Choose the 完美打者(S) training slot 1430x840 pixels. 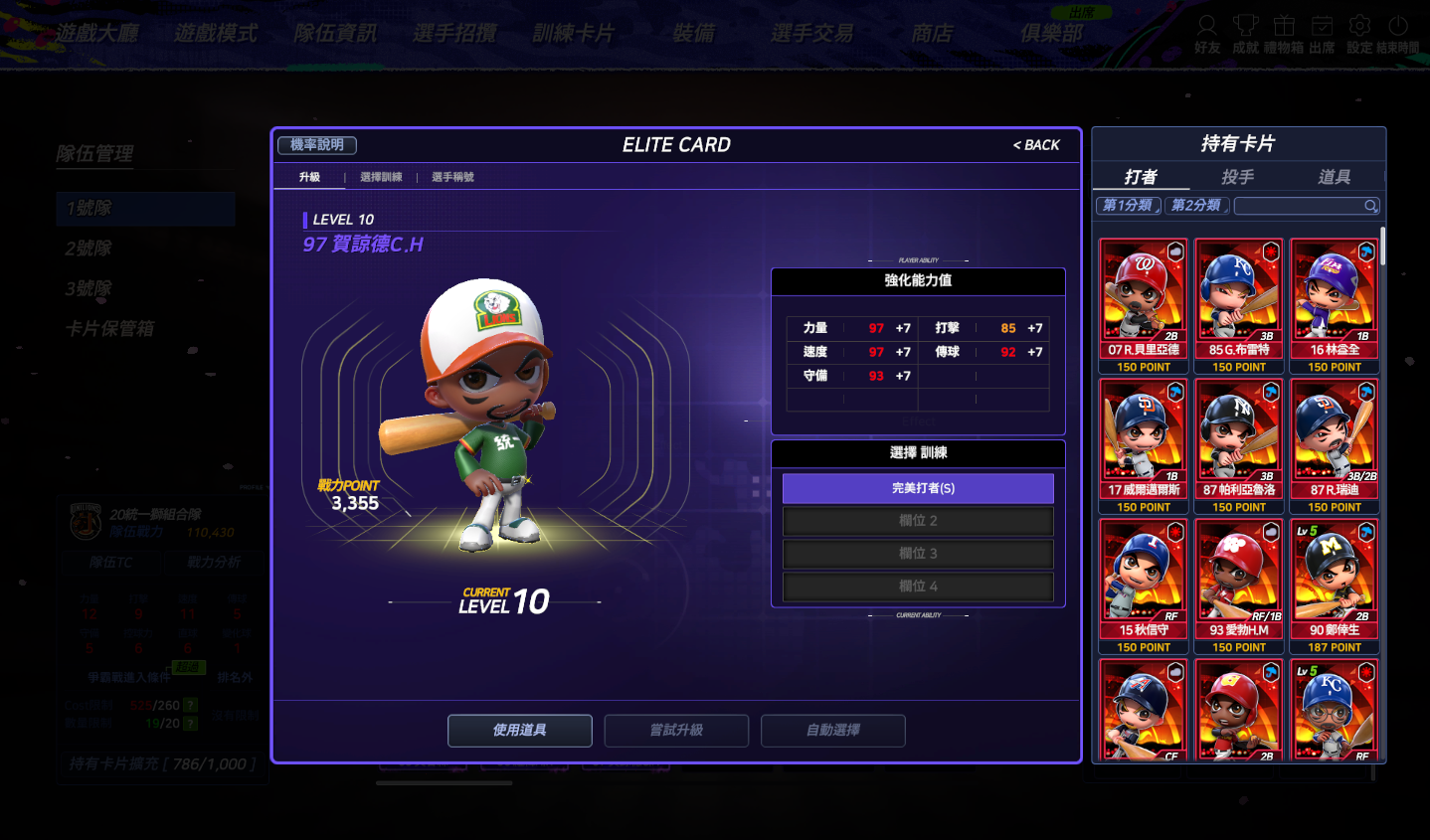coord(918,488)
